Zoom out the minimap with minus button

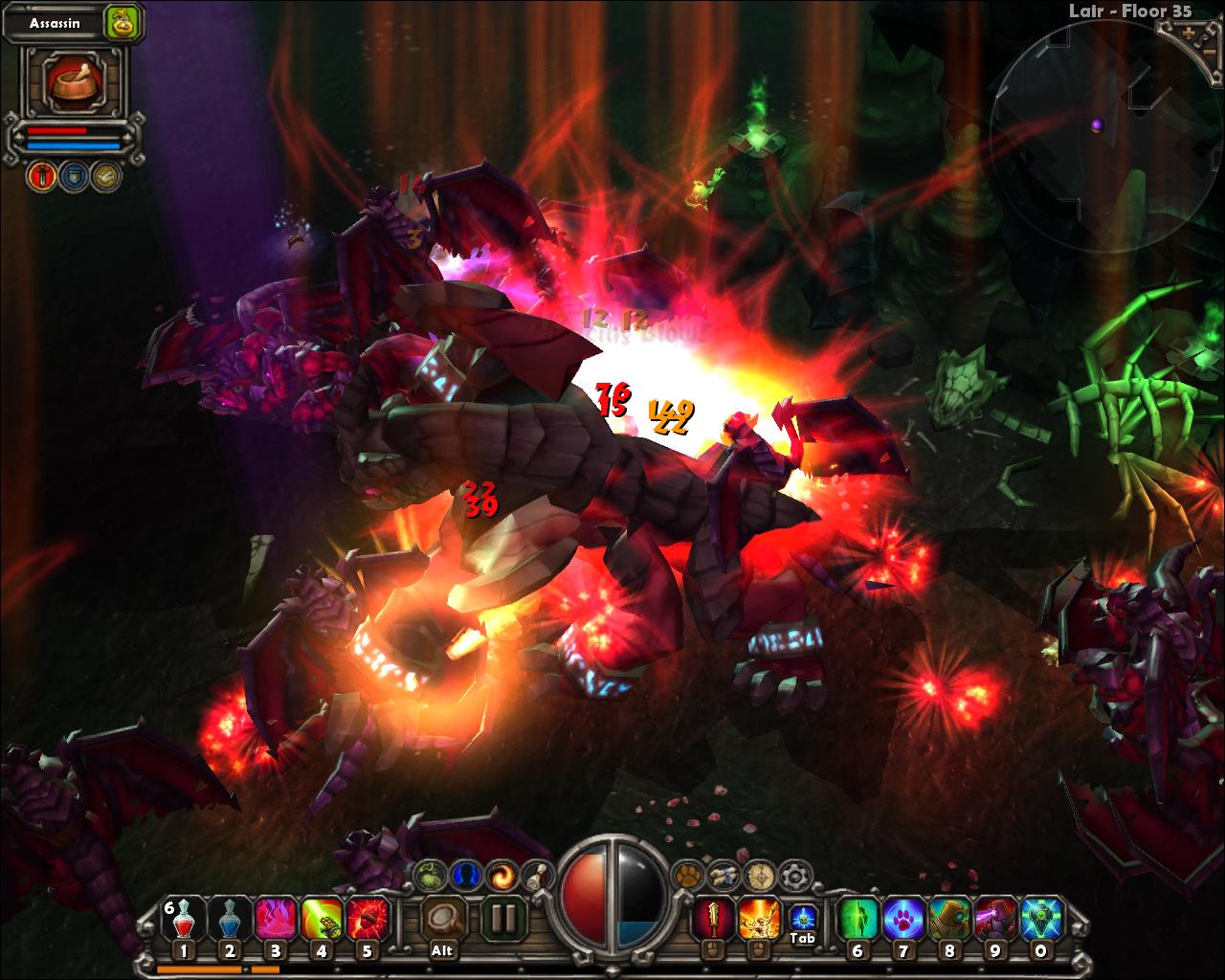(1210, 53)
